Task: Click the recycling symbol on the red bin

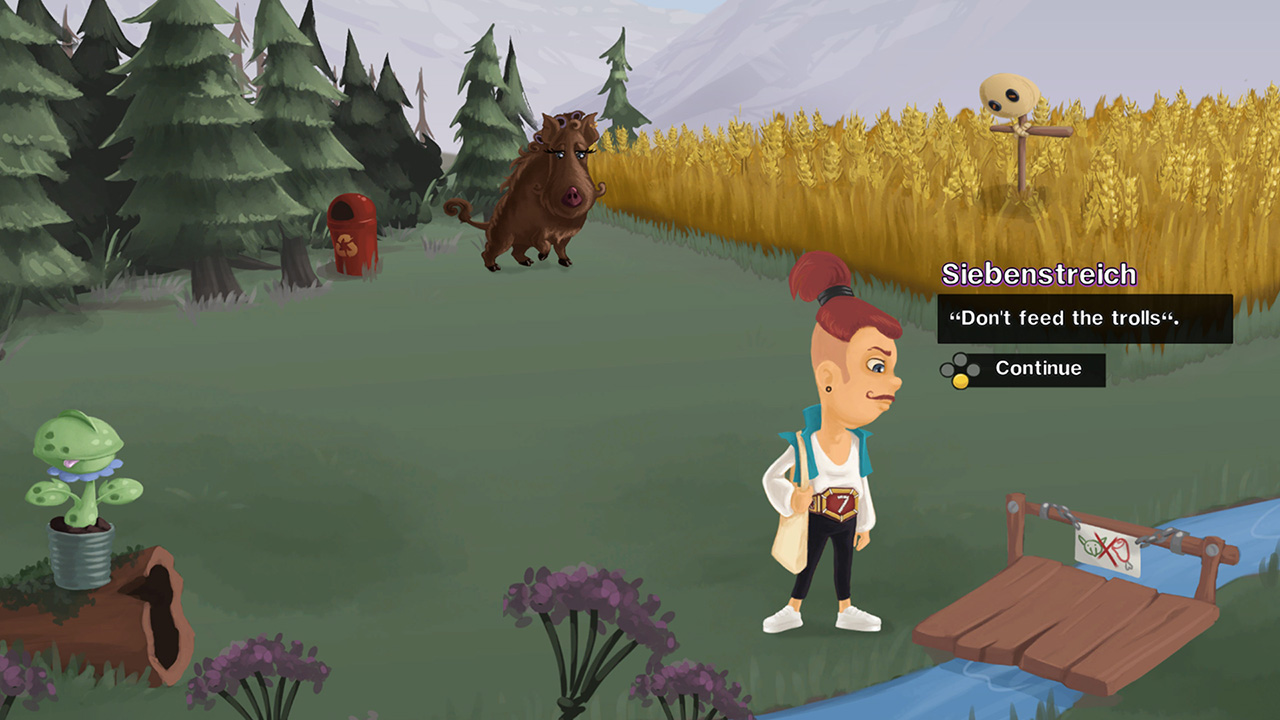Action: point(347,244)
